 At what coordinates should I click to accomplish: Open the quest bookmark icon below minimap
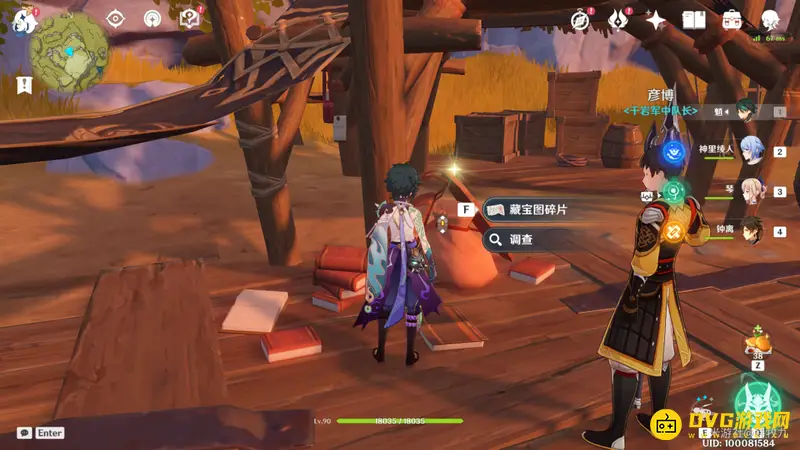click(25, 86)
